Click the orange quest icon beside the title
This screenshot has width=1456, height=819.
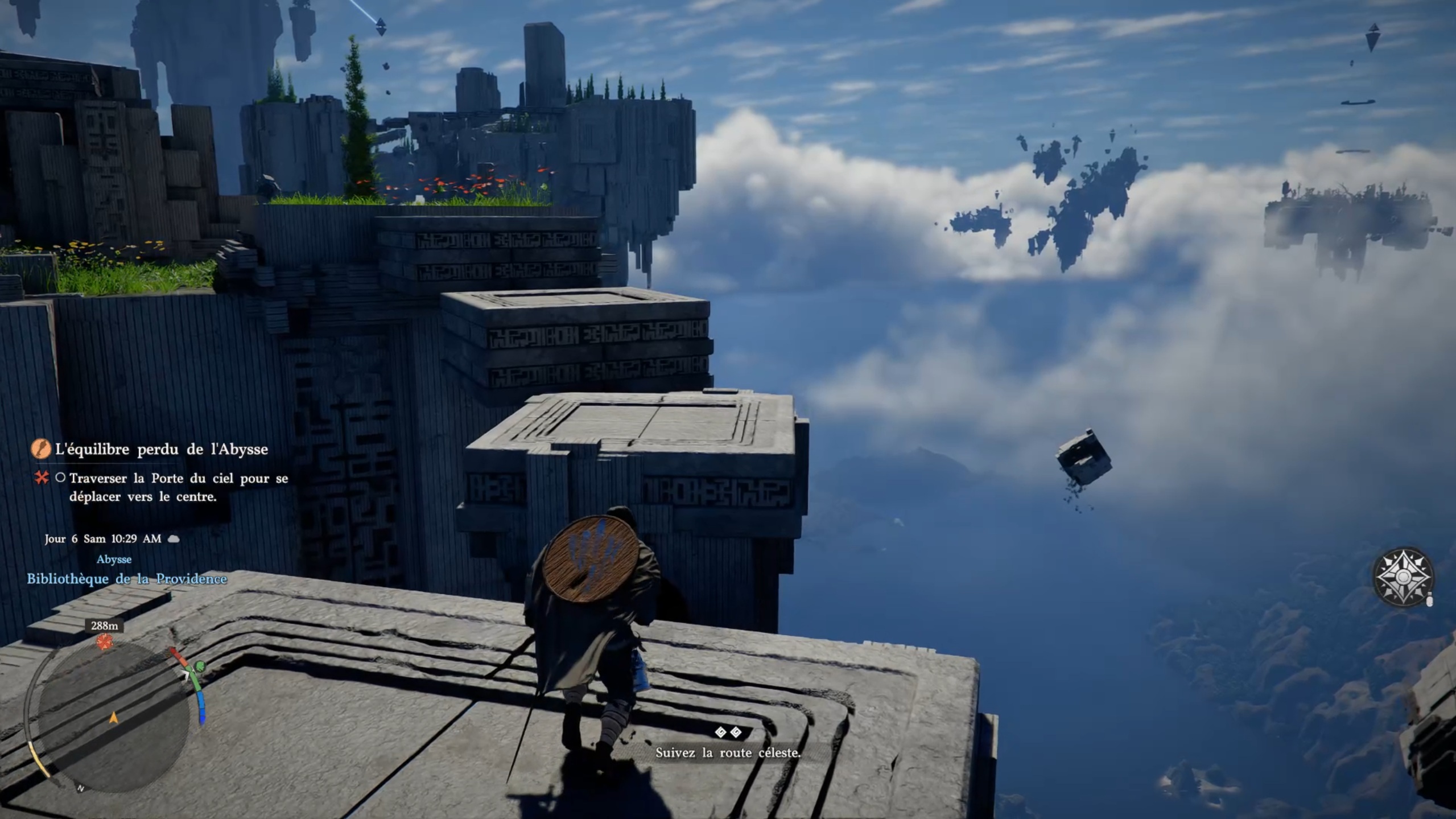(x=40, y=449)
